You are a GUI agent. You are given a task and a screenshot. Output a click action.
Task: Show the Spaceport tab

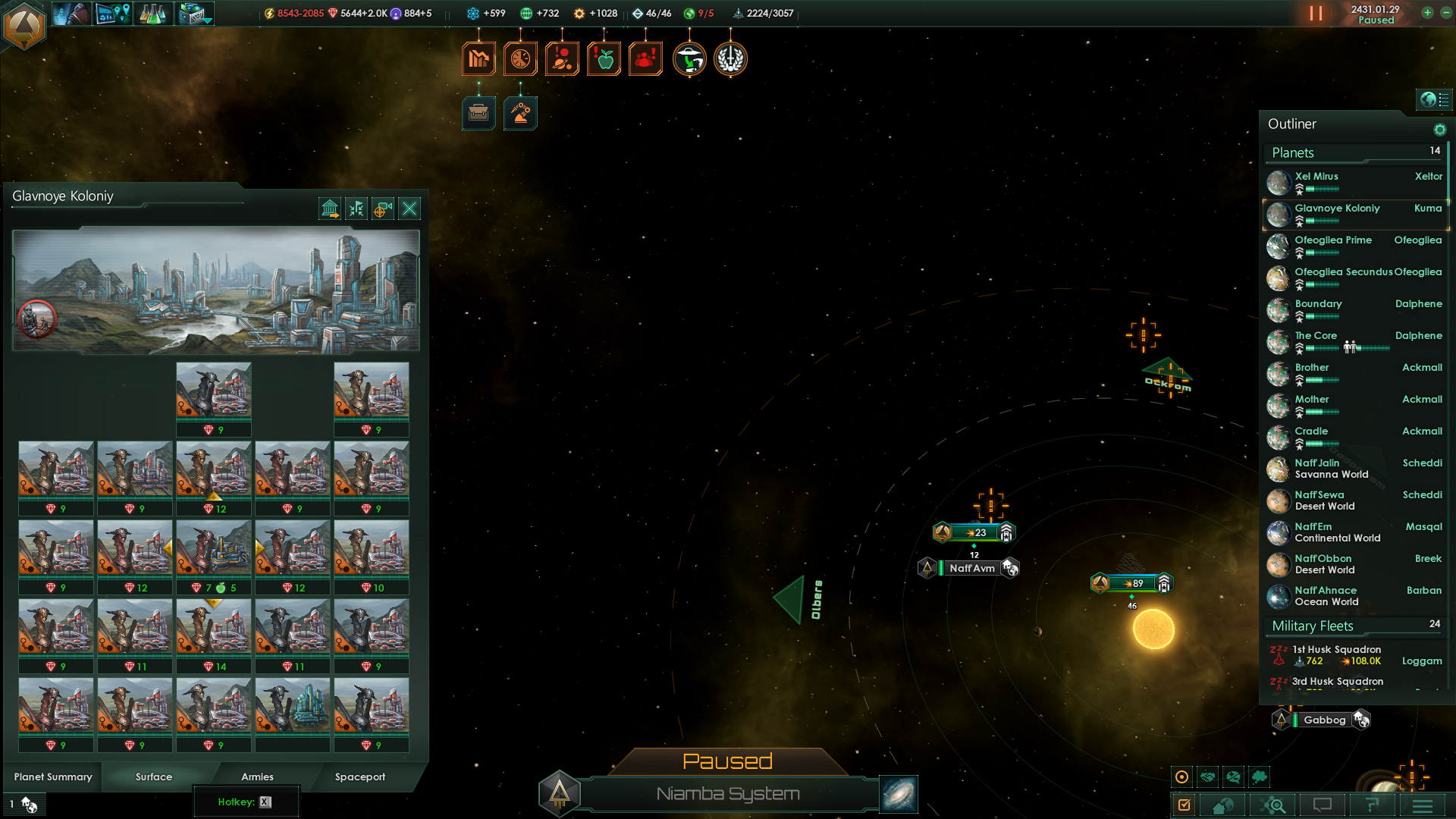click(x=360, y=777)
